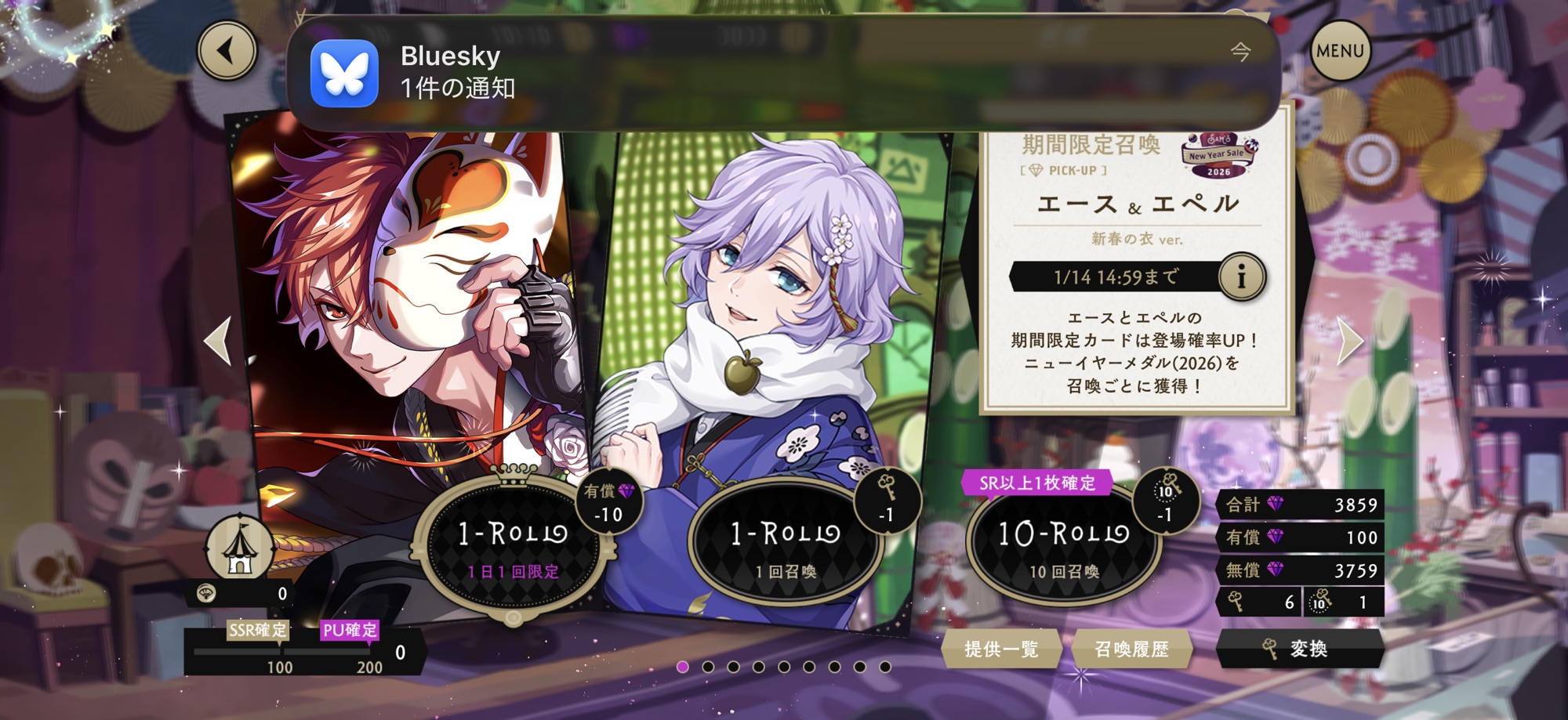Go back with the arrow button
This screenshot has height=720, width=1568.
(227, 51)
